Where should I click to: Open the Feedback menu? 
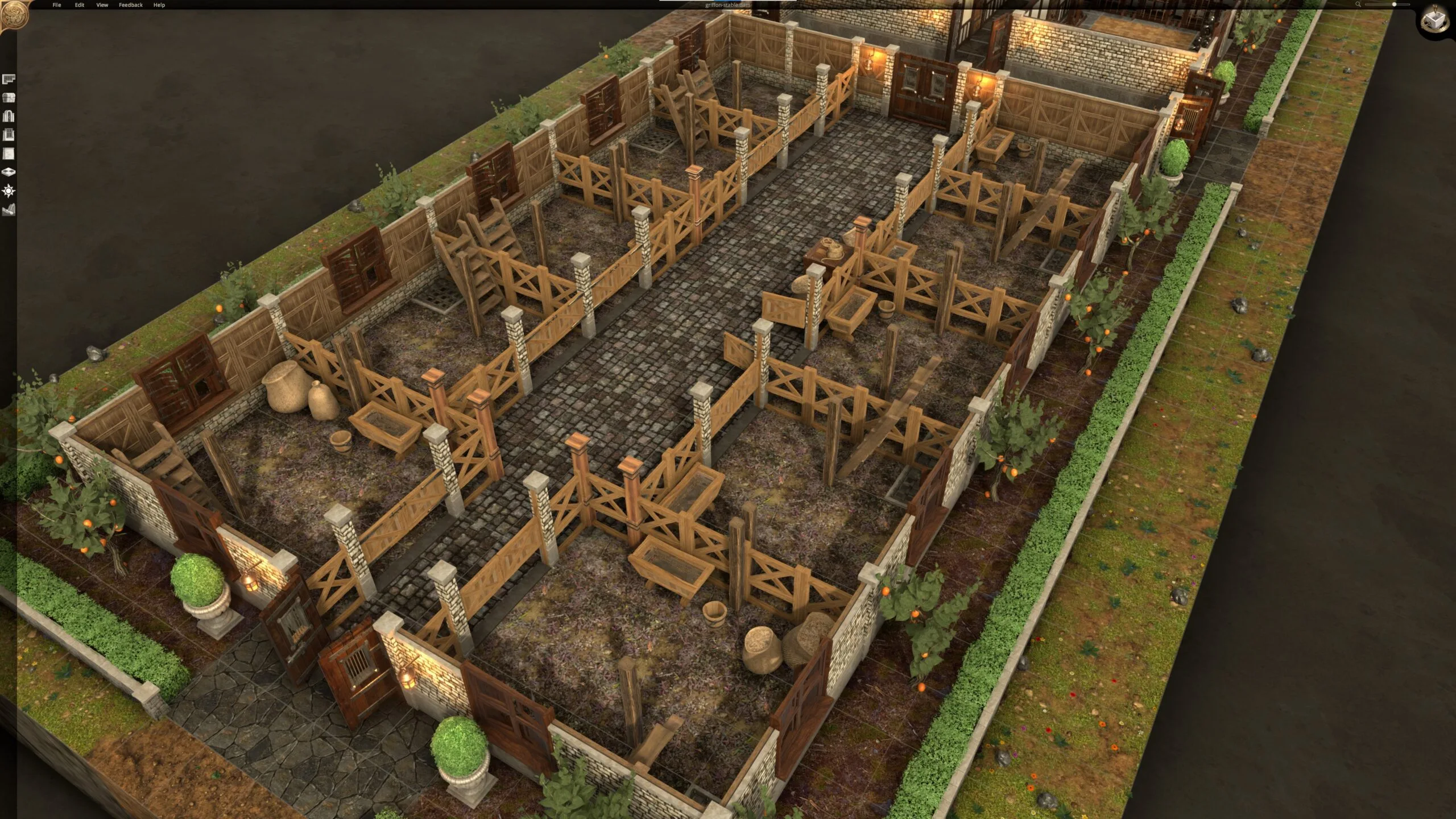(x=131, y=5)
